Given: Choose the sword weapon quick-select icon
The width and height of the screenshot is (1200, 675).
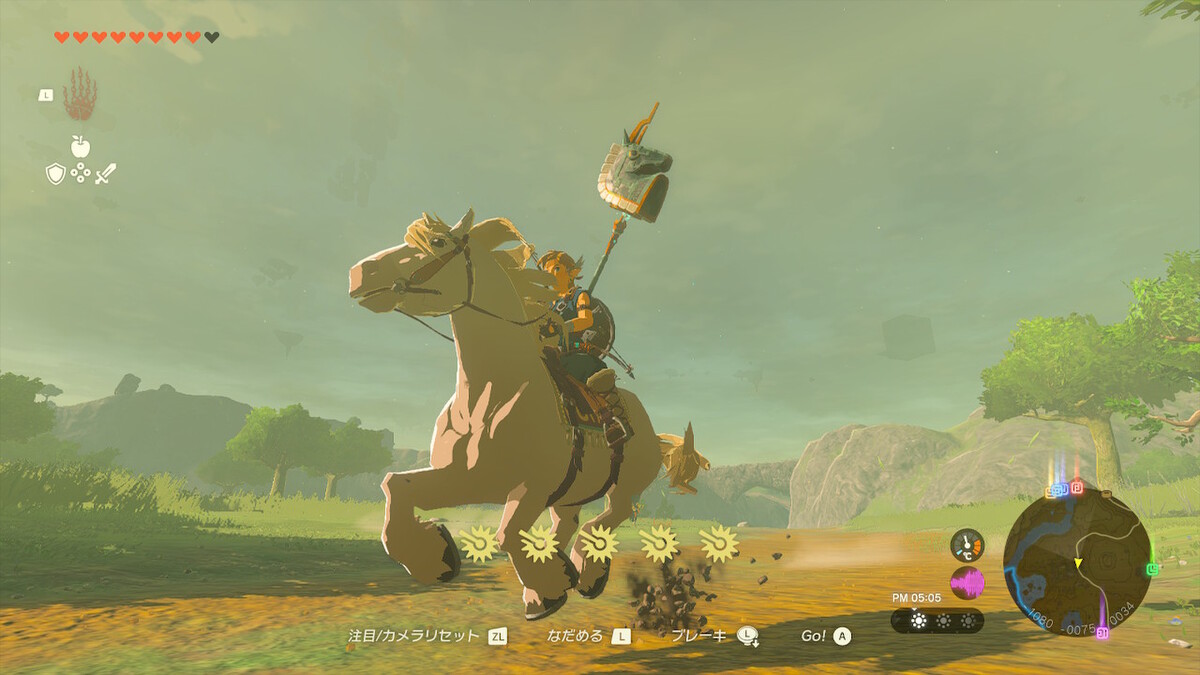Looking at the screenshot, I should pos(106,173).
